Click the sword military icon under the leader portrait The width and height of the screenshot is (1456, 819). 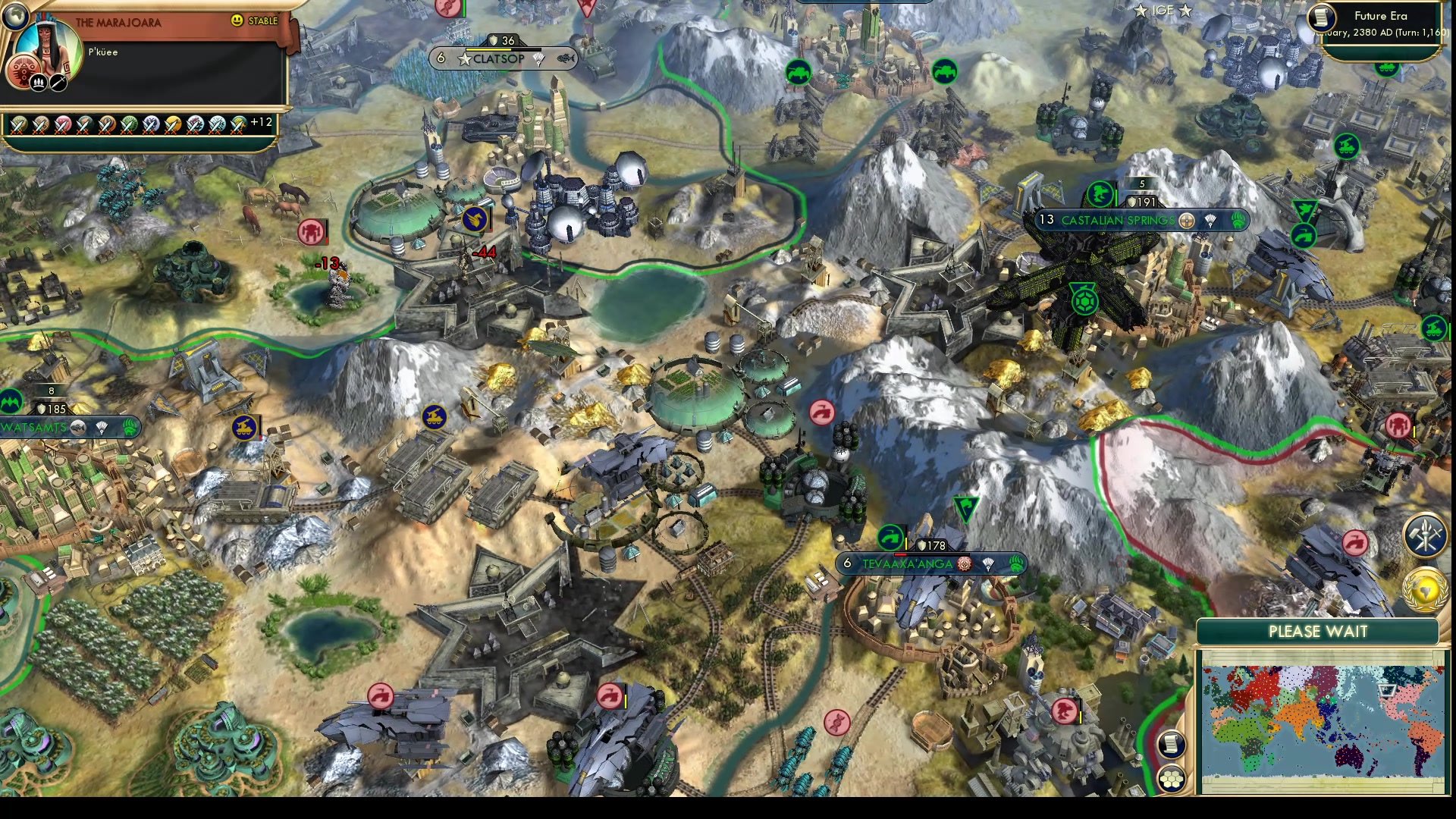pos(58,83)
